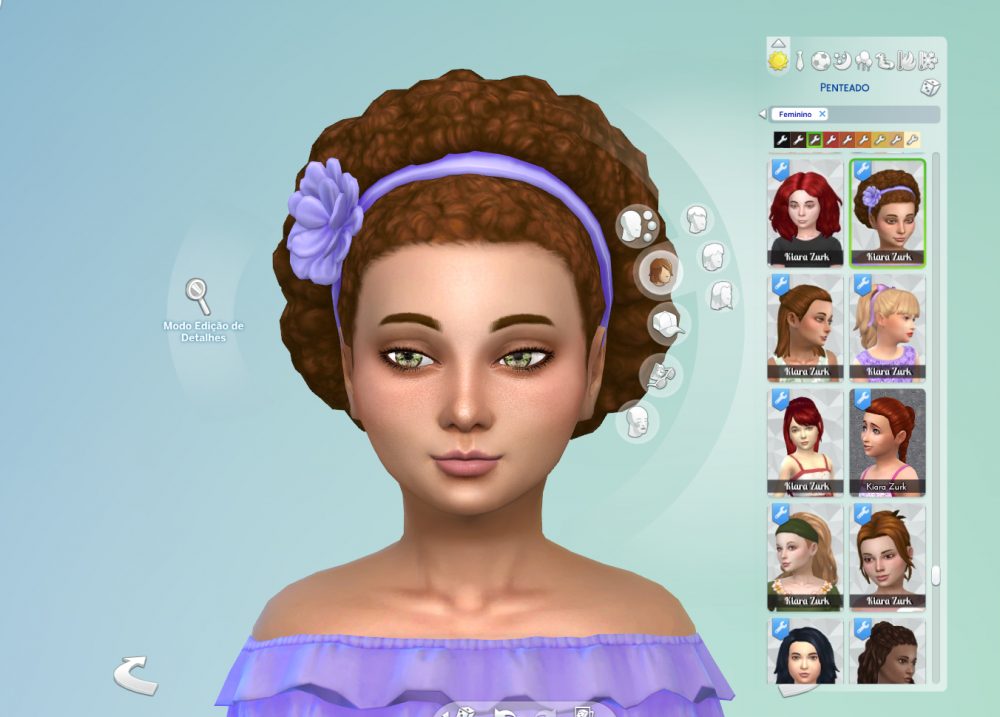The image size is (1000, 717).
Task: Choose the pale blonde hair color swatch
Action: (x=912, y=140)
